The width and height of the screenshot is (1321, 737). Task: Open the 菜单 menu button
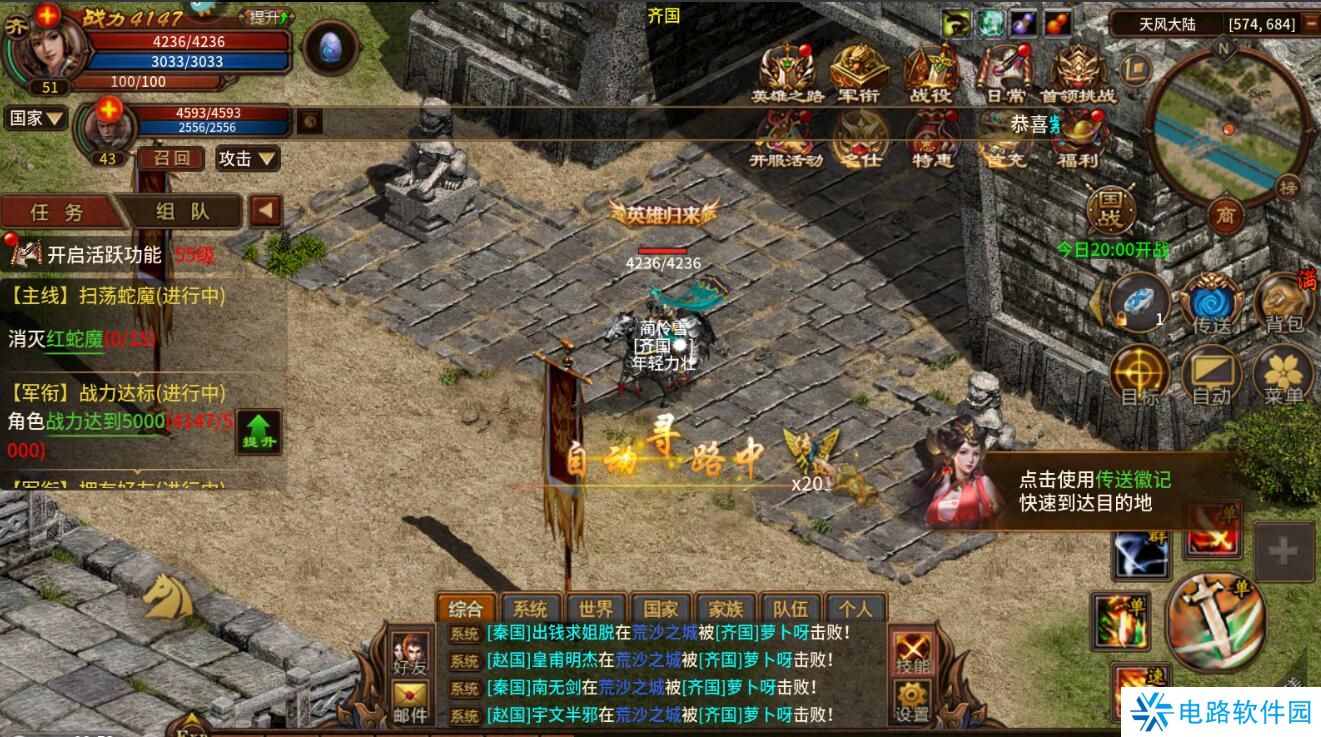click(x=1283, y=378)
